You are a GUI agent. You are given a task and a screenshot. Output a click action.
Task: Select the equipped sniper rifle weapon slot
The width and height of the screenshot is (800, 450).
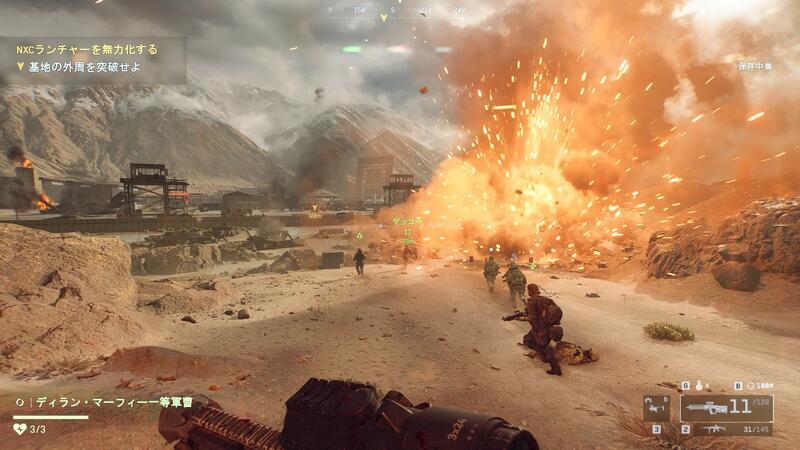(726, 407)
